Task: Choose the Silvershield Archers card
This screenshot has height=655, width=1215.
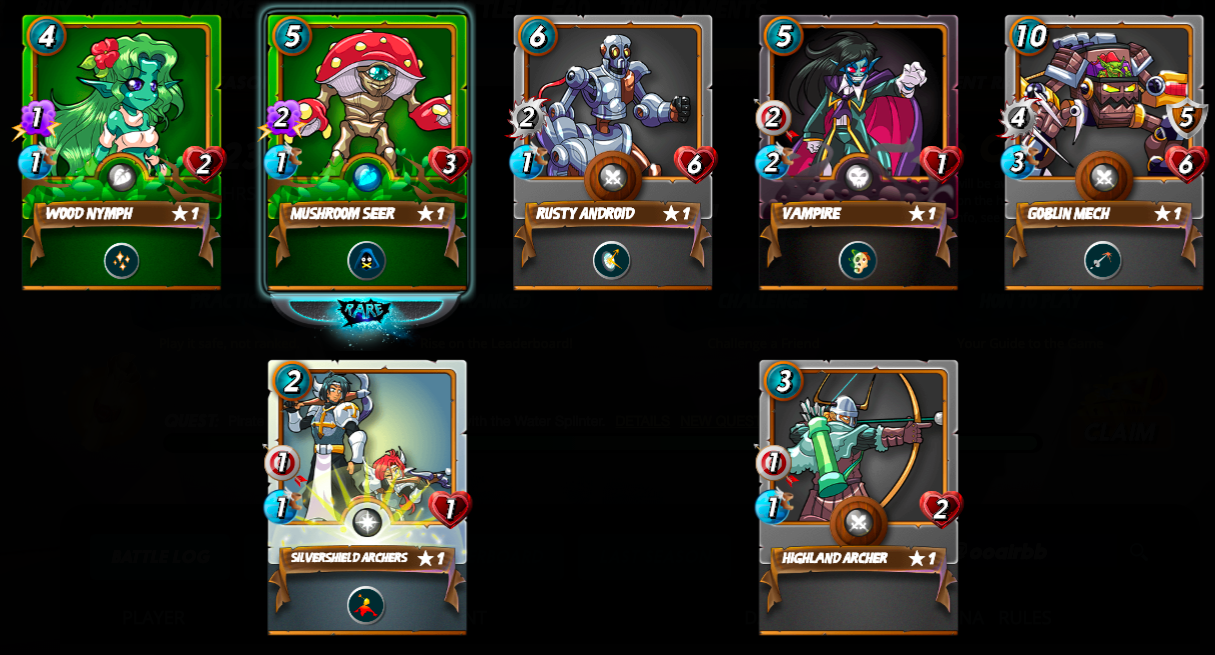Action: (x=367, y=455)
